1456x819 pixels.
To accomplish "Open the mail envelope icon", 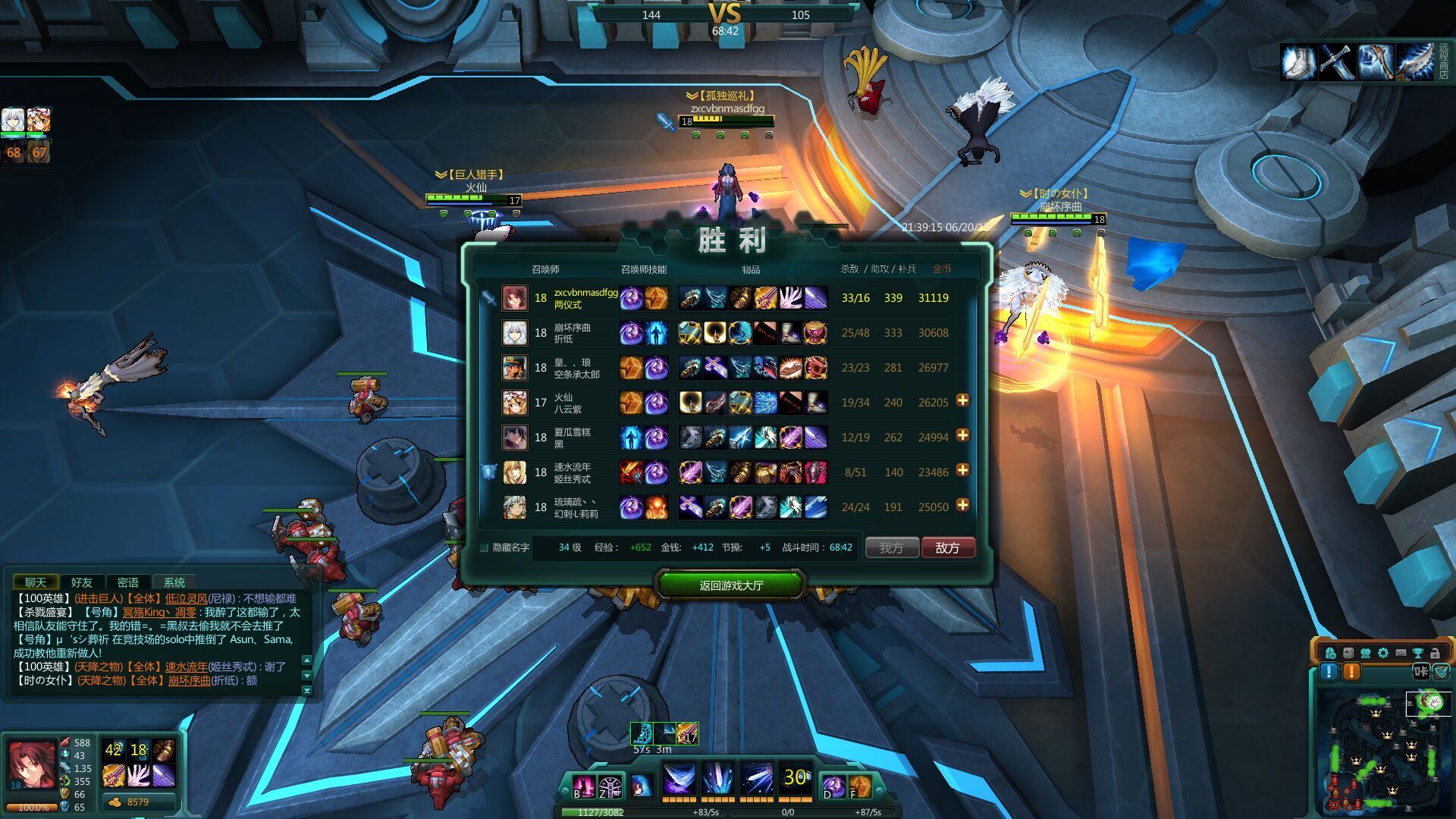I will click(1400, 653).
